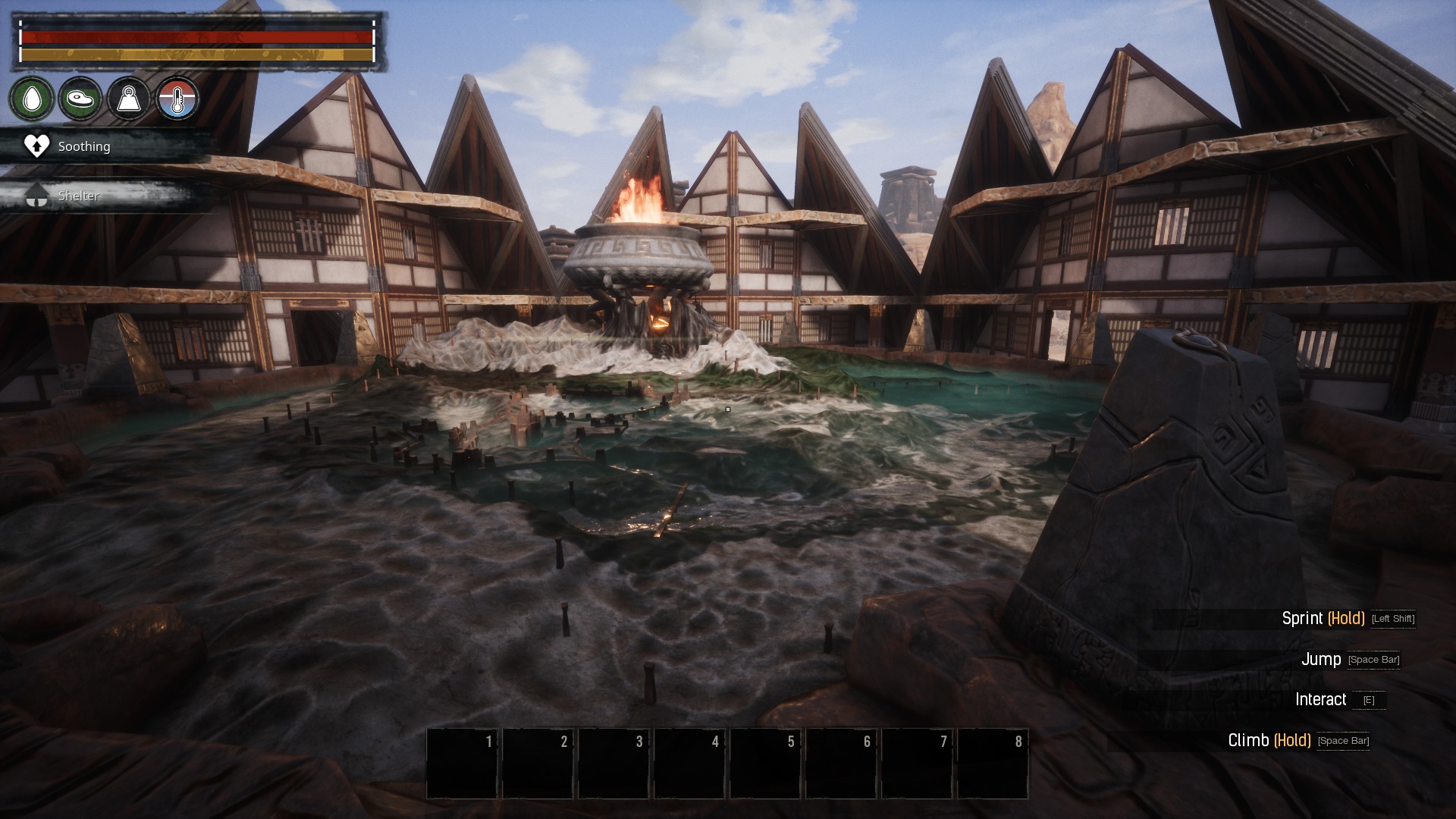Select hotbar slot number 4
This screenshot has height=819, width=1456.
click(x=689, y=763)
